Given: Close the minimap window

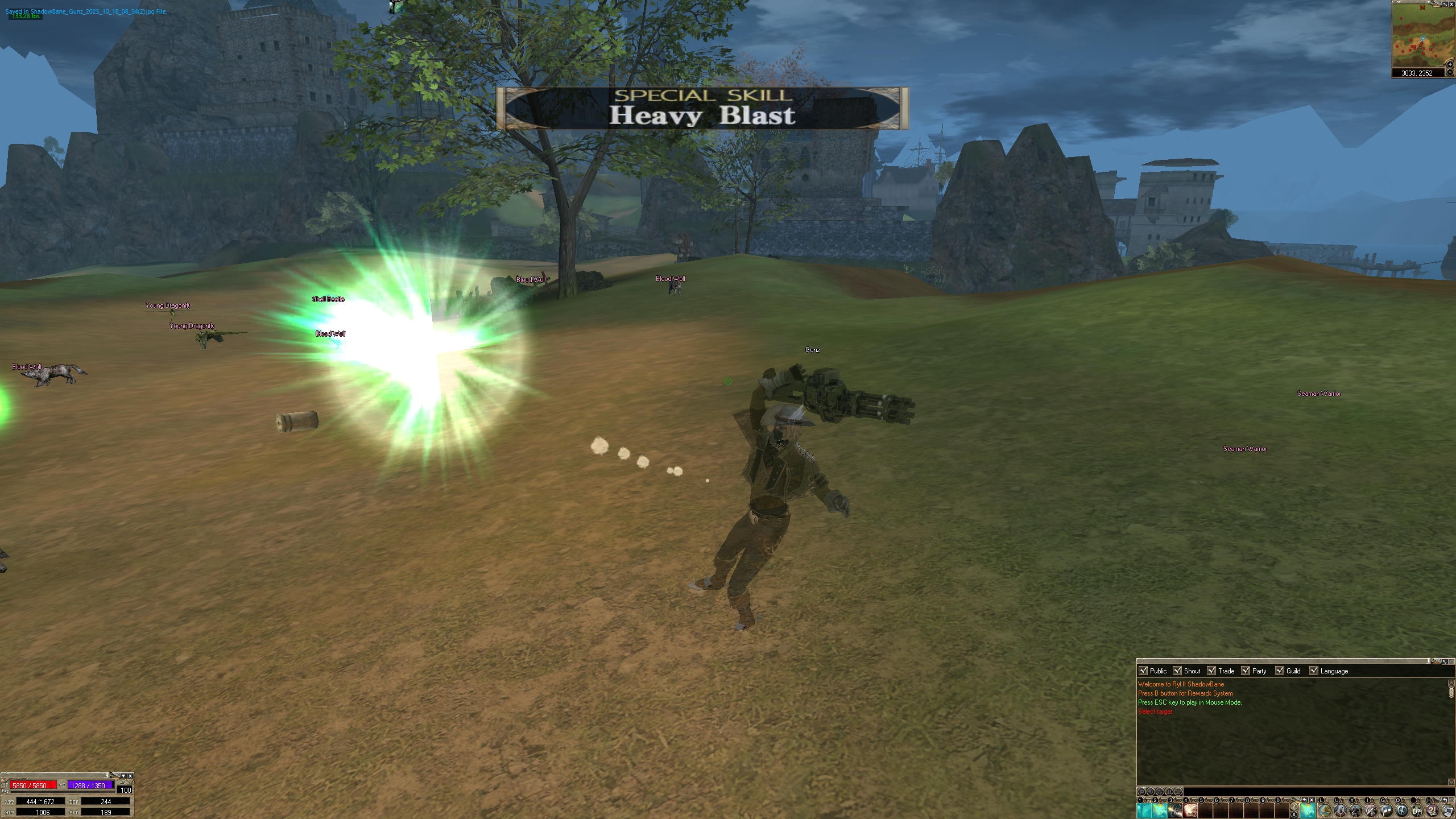Looking at the screenshot, I should (1451, 5).
